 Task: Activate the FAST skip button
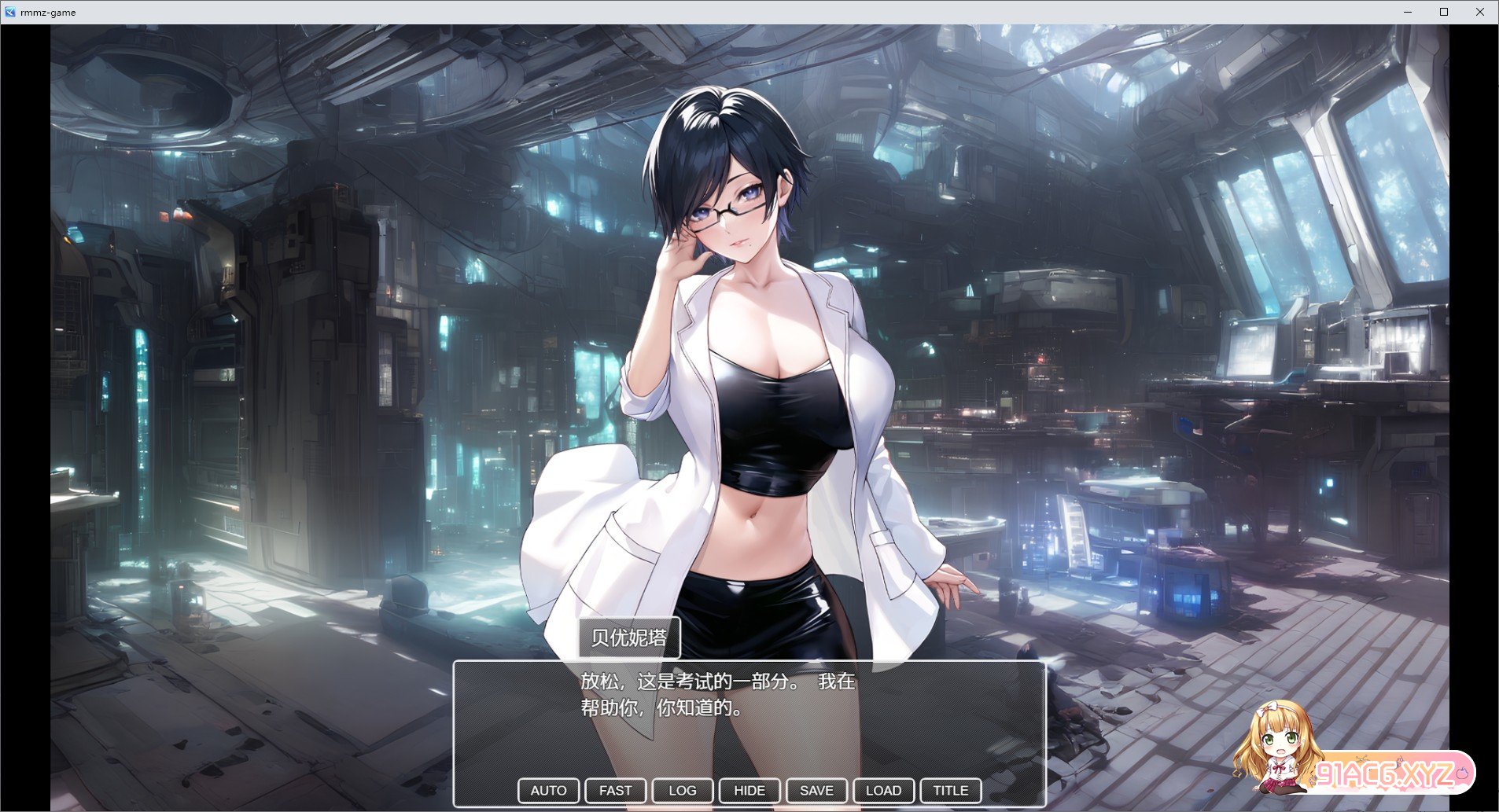click(615, 791)
